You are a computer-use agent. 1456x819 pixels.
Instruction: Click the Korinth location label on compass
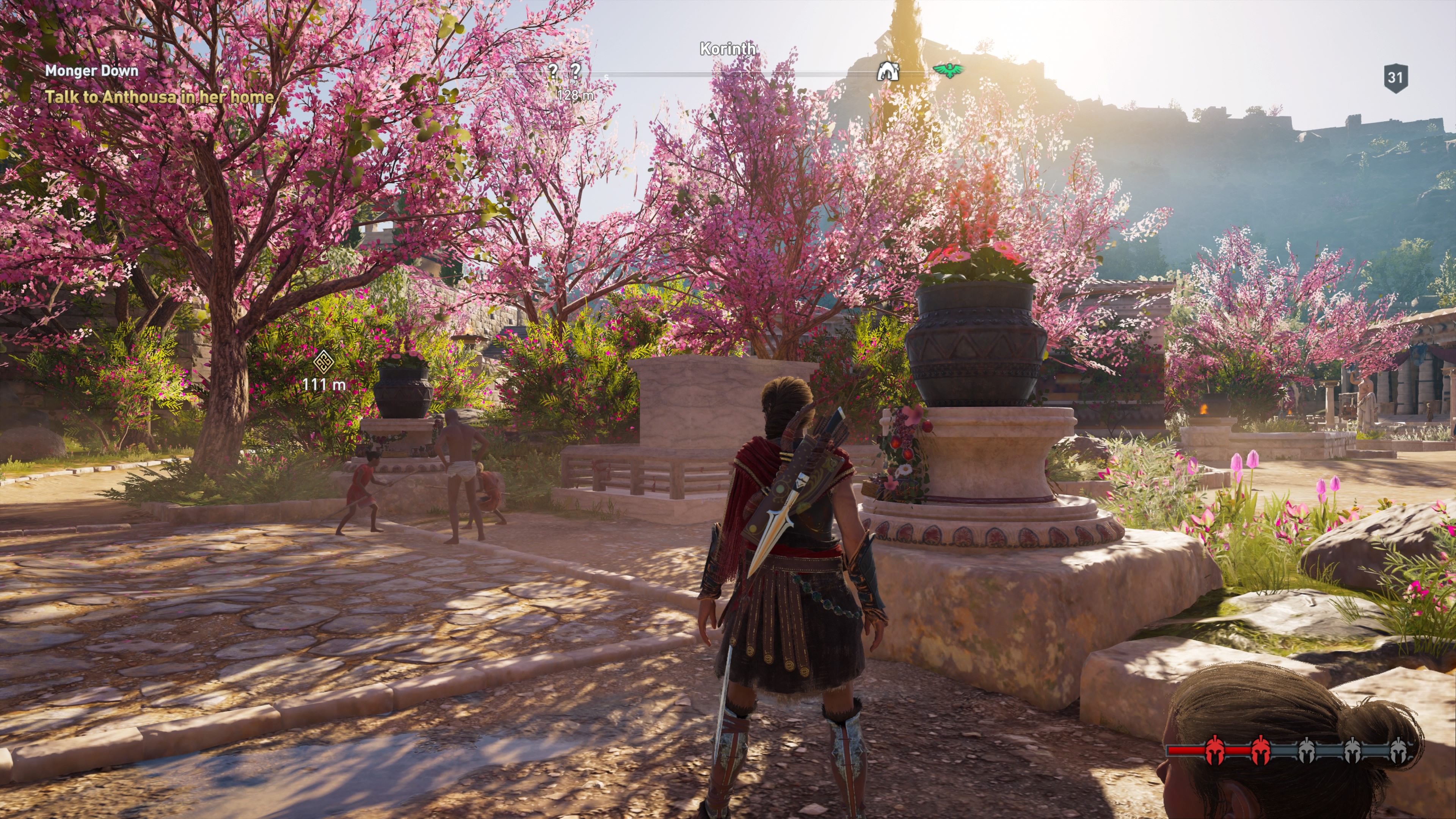point(728,49)
